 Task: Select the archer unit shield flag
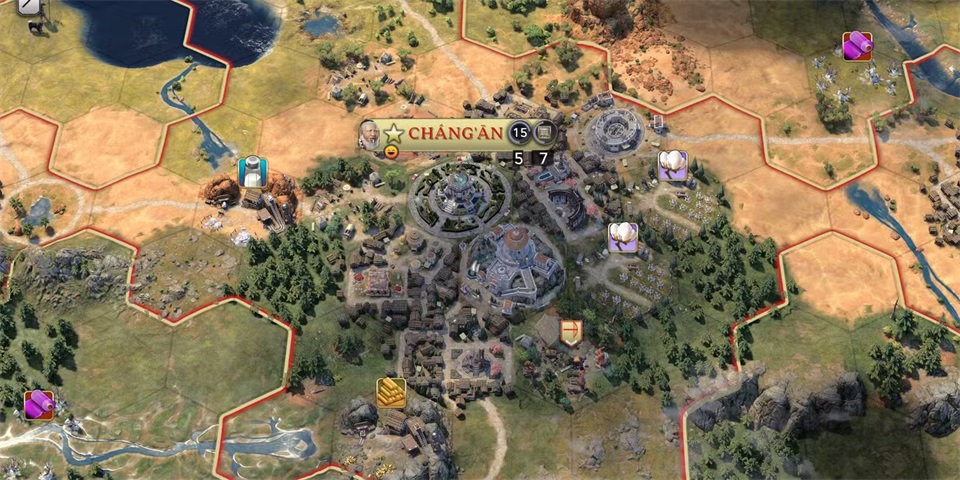(572, 332)
